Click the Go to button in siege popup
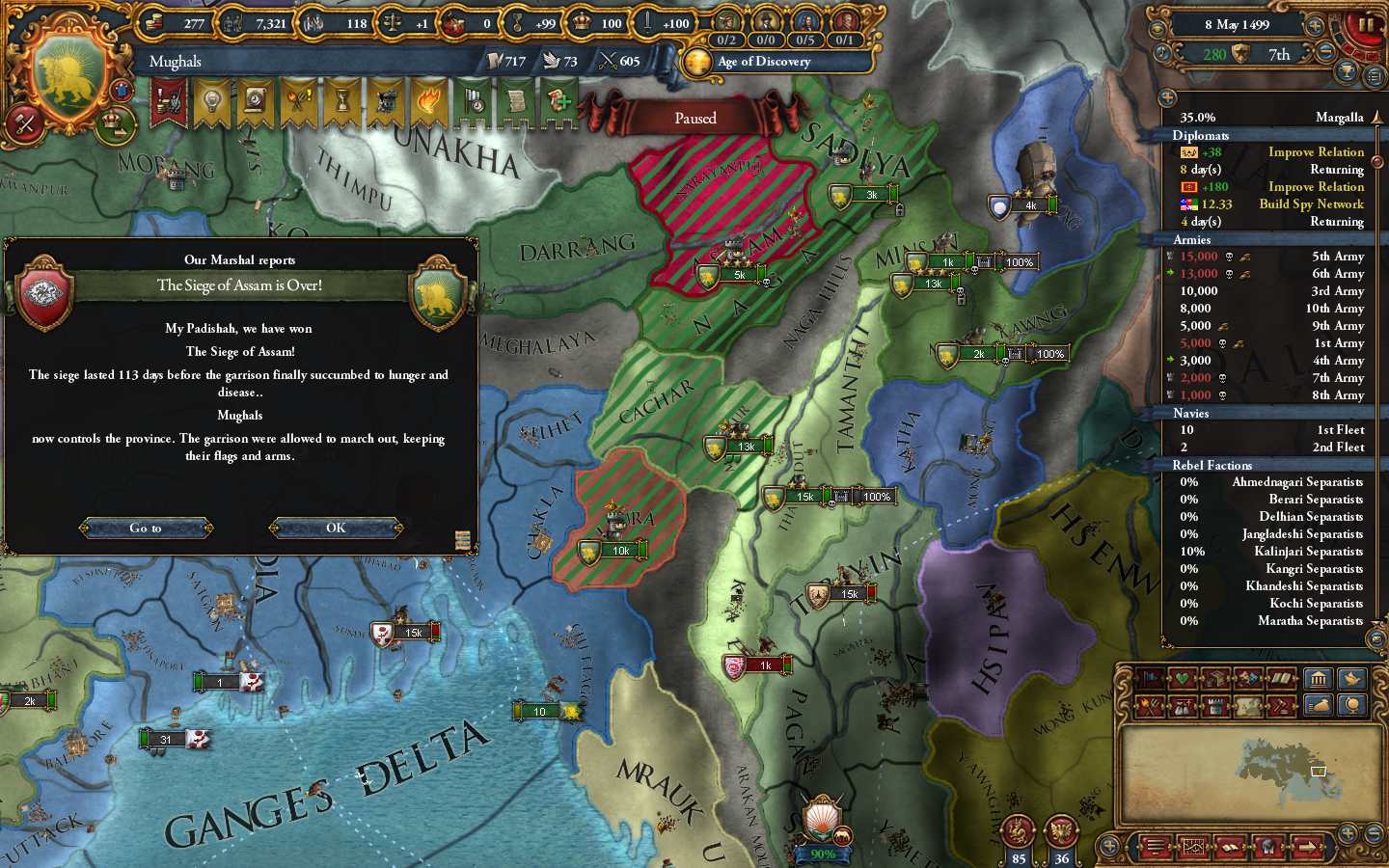This screenshot has height=868, width=1389. [x=146, y=528]
